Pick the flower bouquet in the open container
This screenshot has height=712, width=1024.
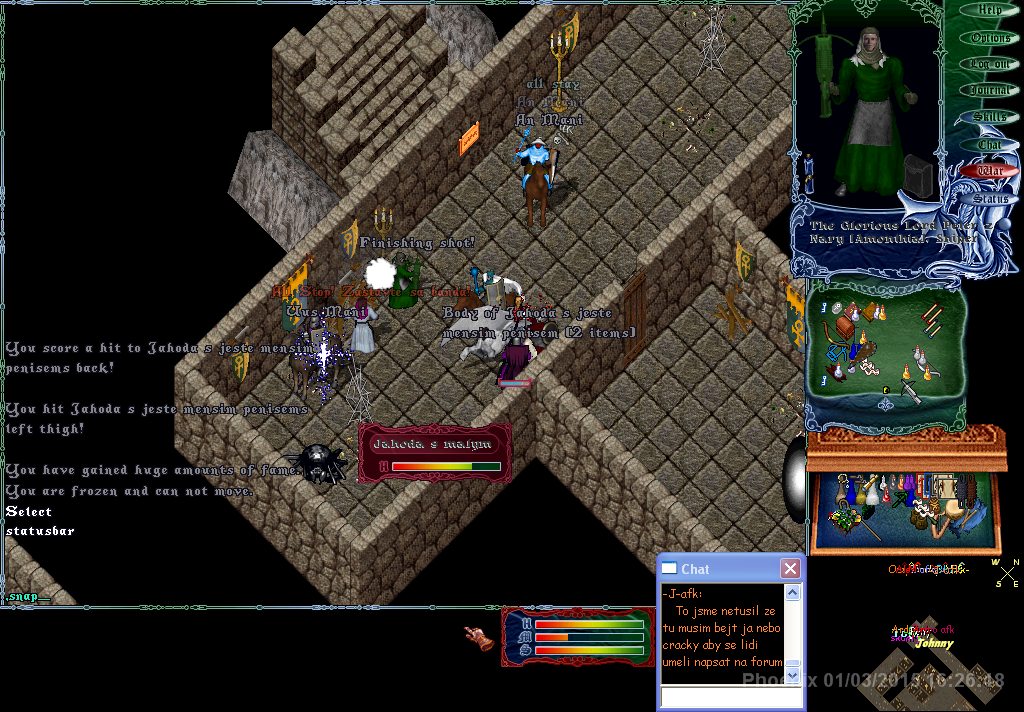[x=846, y=518]
